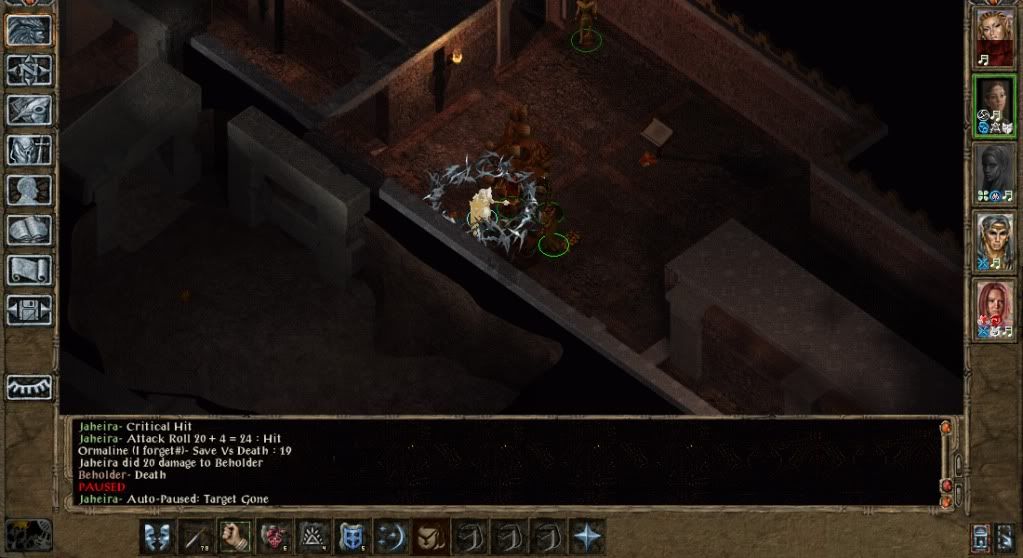Click the closed-eye rest button
This screenshot has height=558, width=1023.
coord(29,387)
